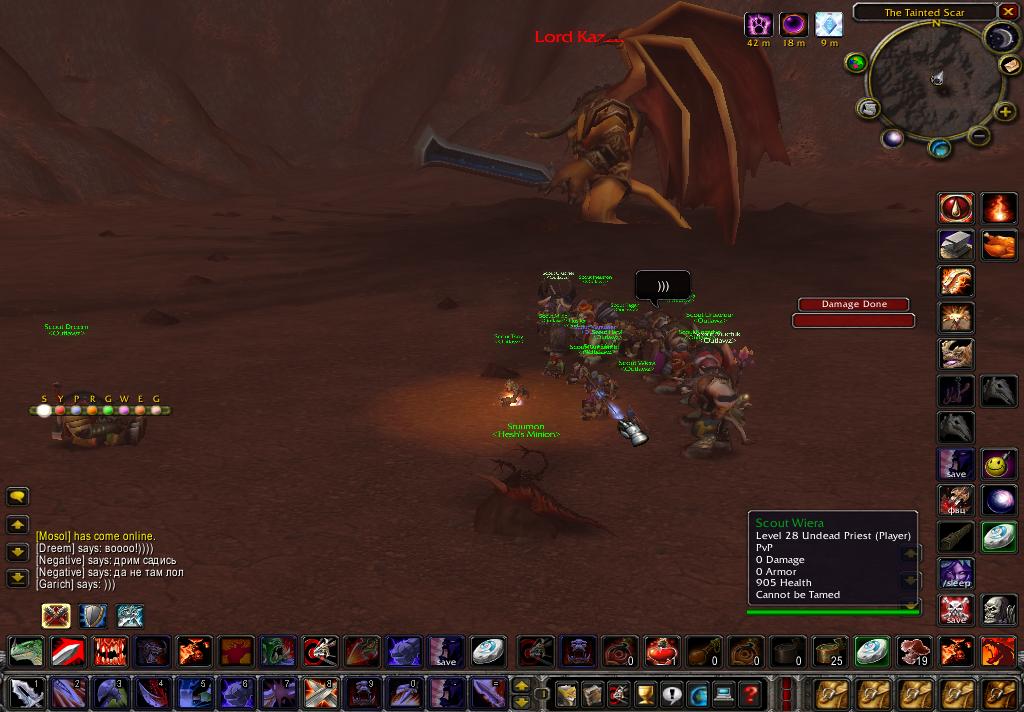Click the white S channel orb

click(x=44, y=410)
